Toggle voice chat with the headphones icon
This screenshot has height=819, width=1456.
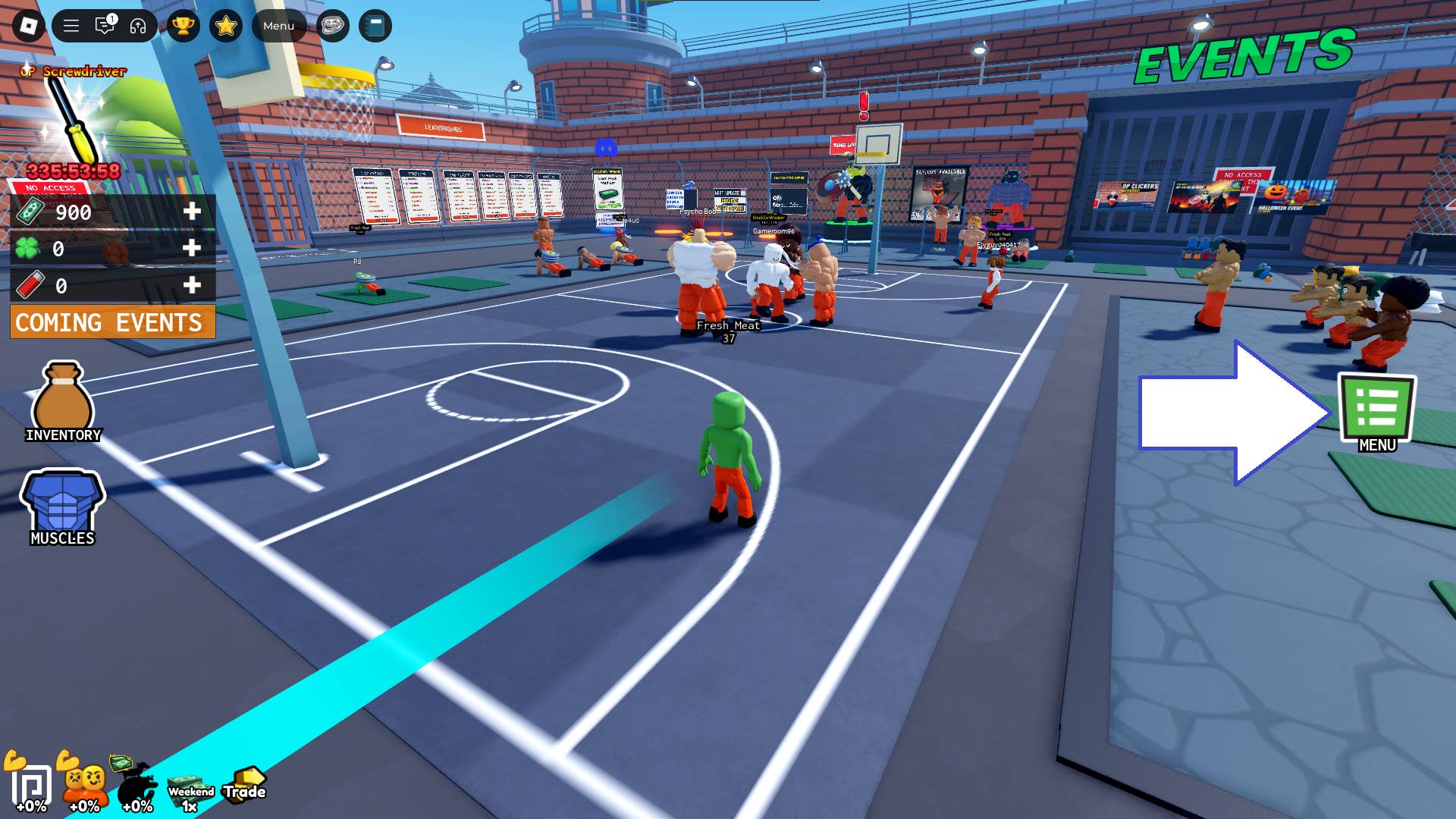click(x=139, y=25)
